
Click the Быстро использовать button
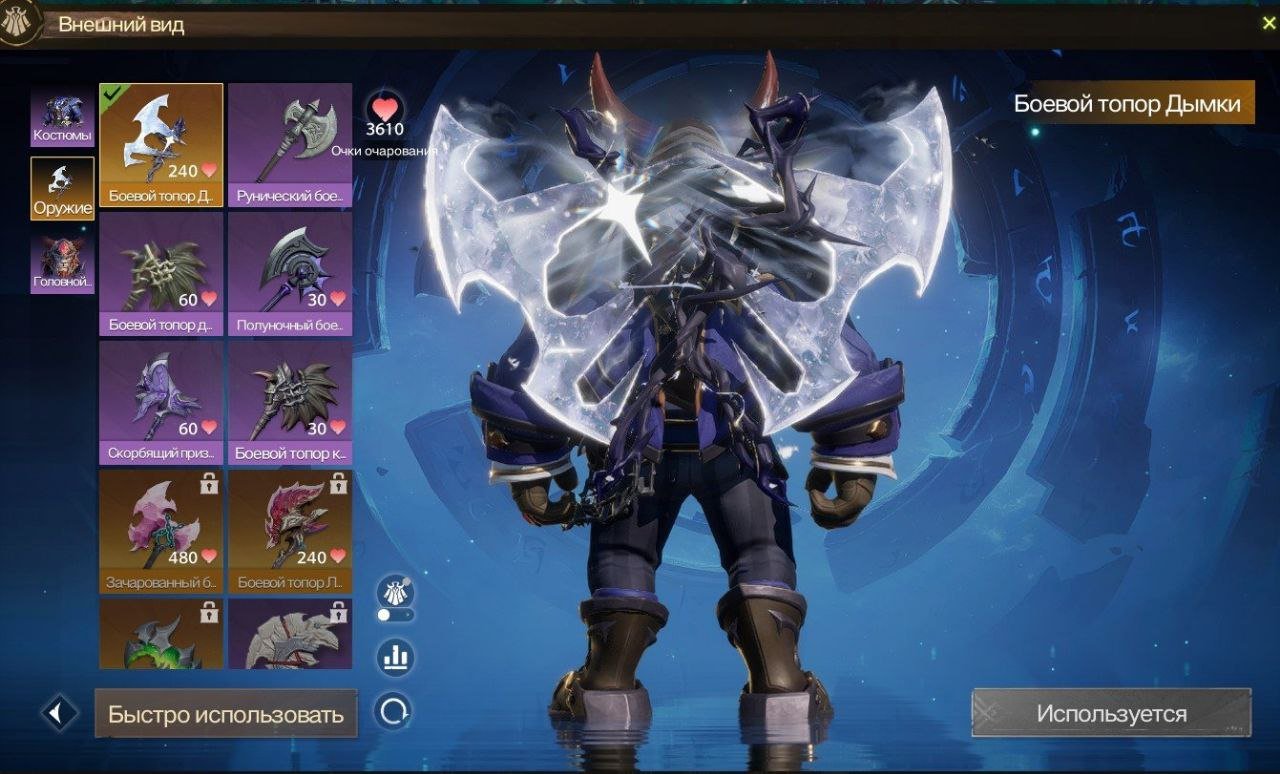coord(226,714)
